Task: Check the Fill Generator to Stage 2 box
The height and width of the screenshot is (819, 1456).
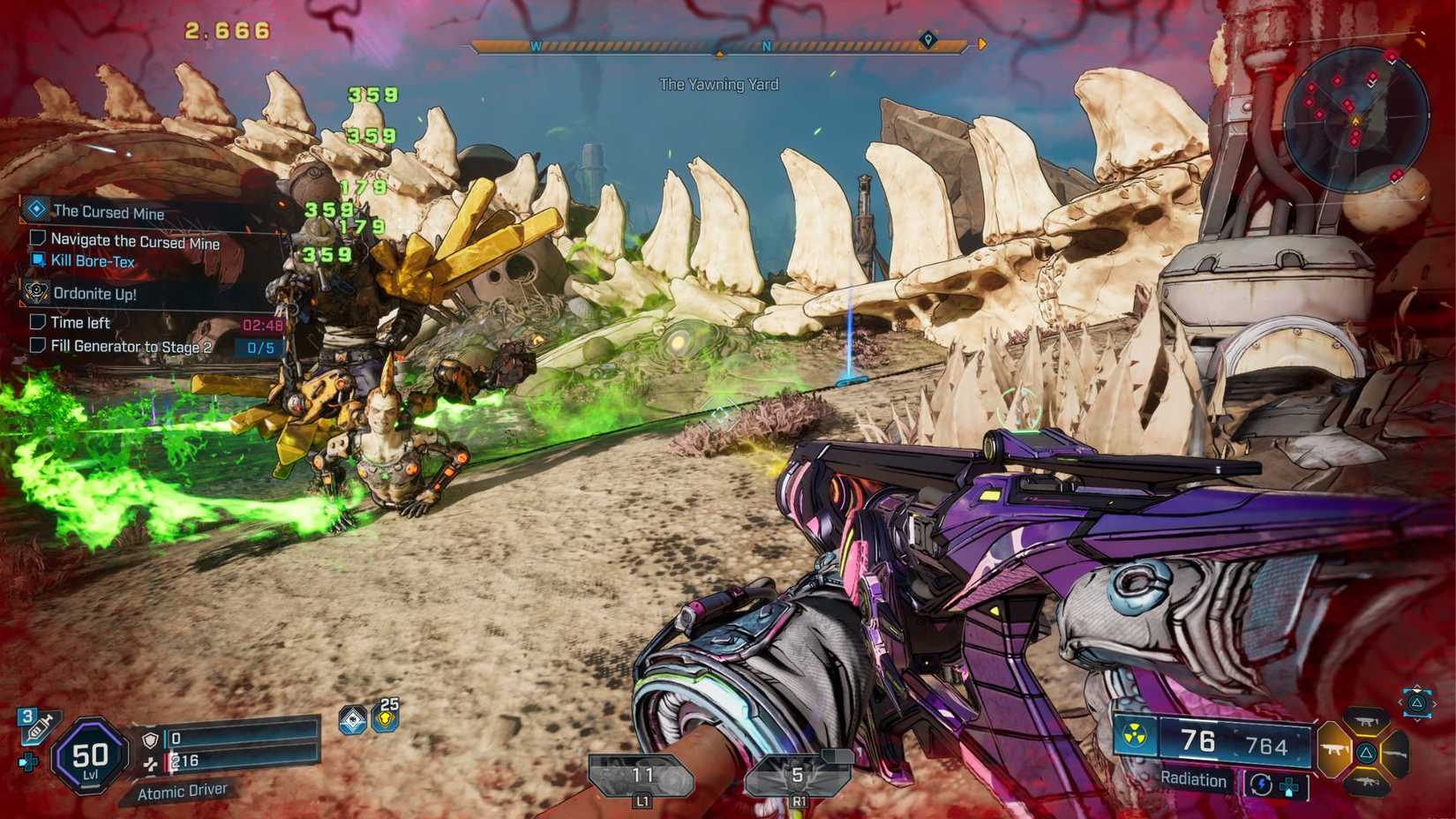Action: pos(37,346)
